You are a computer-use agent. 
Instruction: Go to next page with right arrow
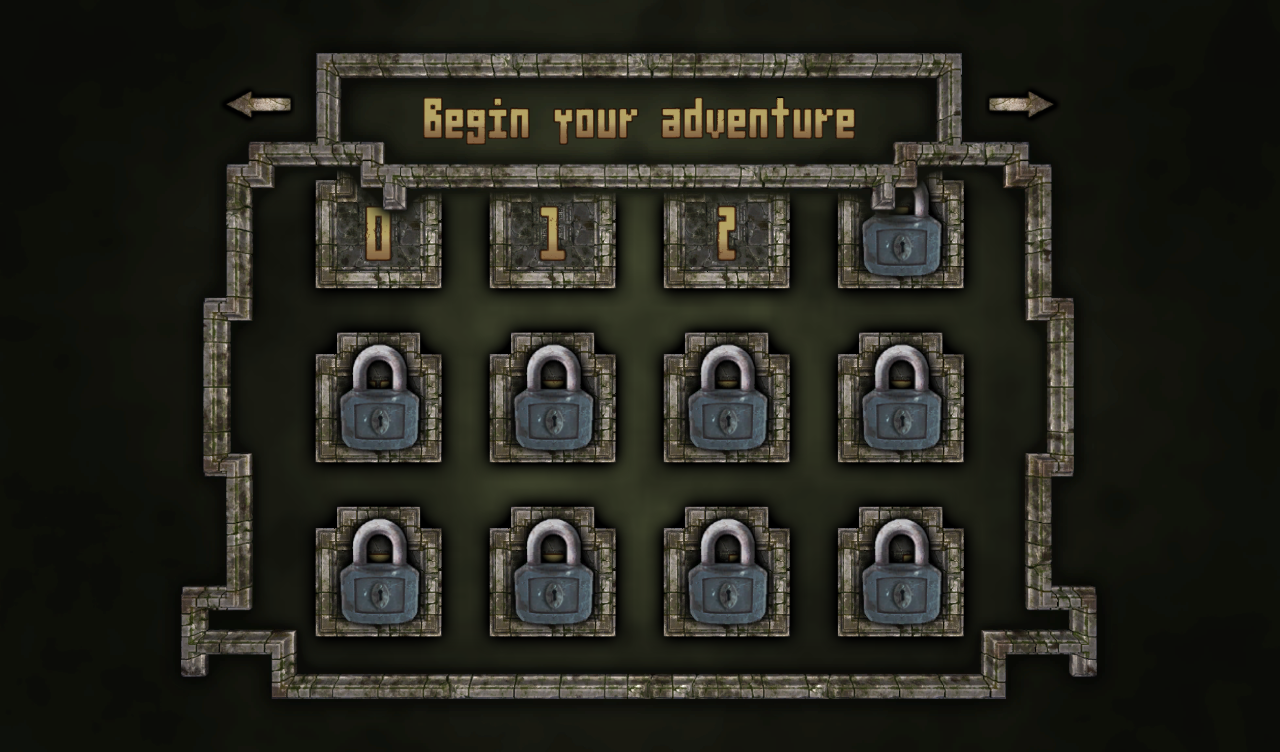click(1021, 104)
